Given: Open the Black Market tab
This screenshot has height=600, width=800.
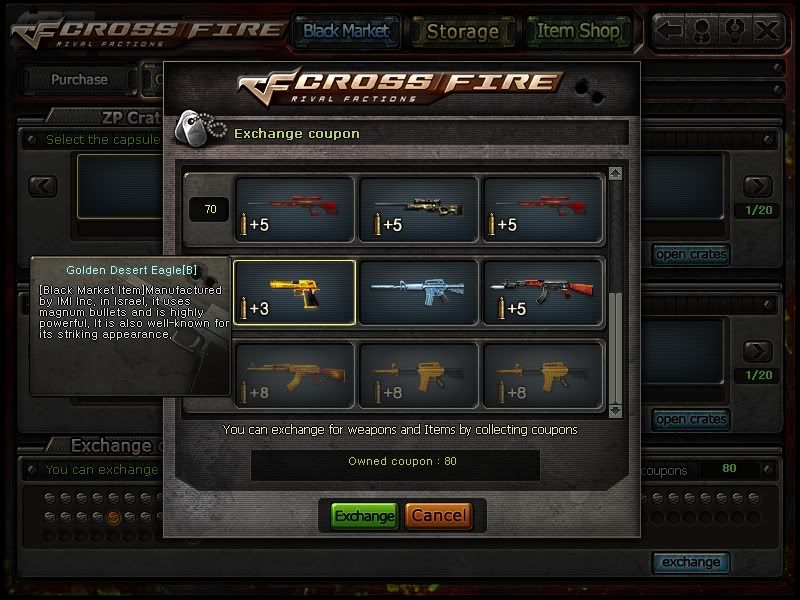Looking at the screenshot, I should point(346,31).
